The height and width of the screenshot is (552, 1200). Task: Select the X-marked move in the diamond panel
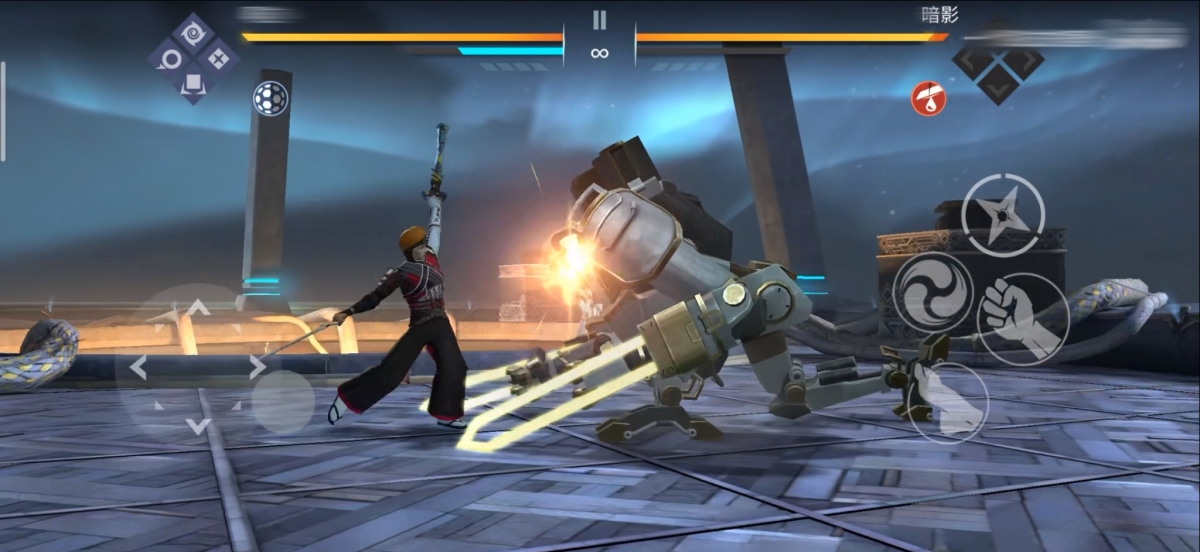tap(217, 58)
